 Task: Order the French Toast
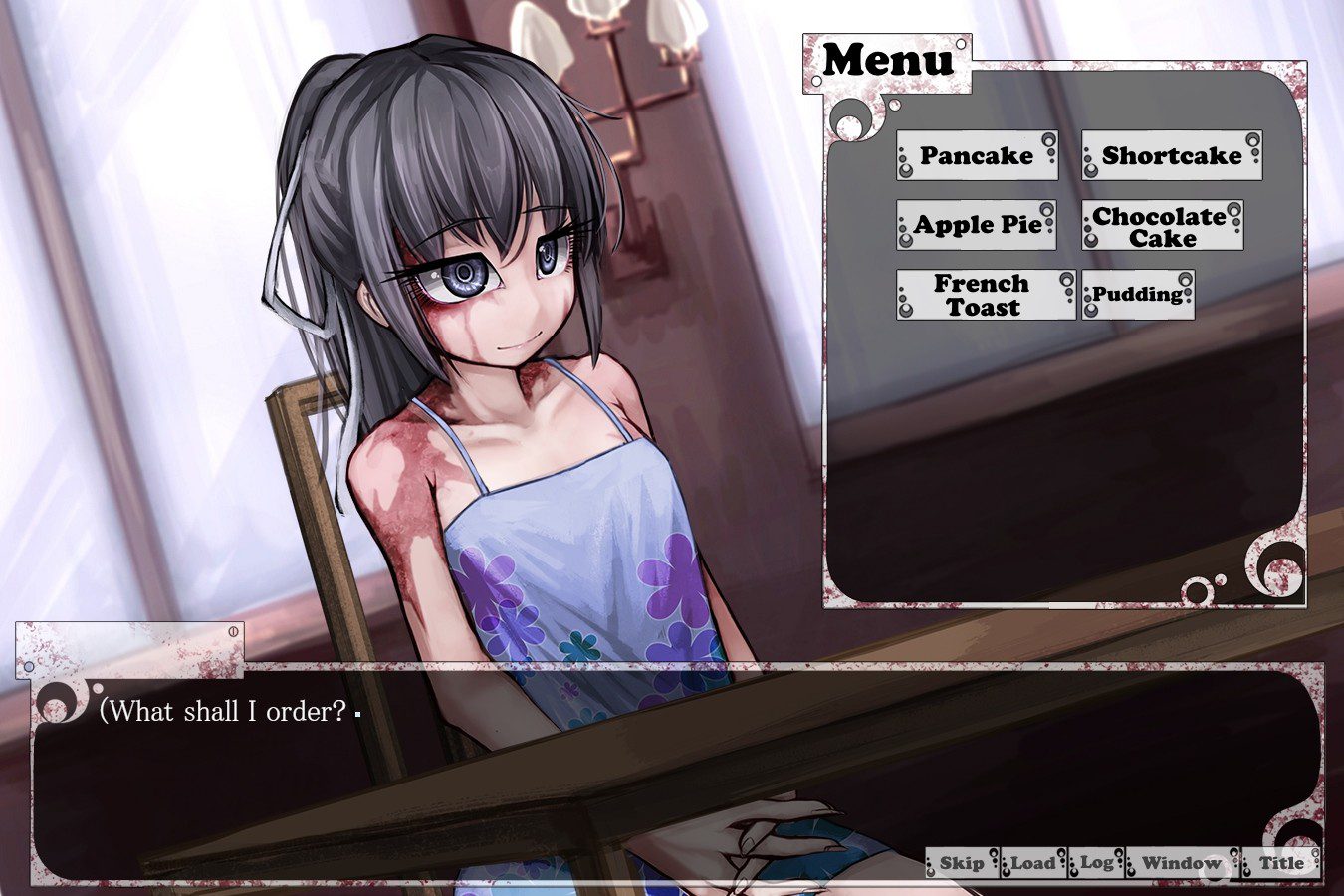tap(984, 296)
